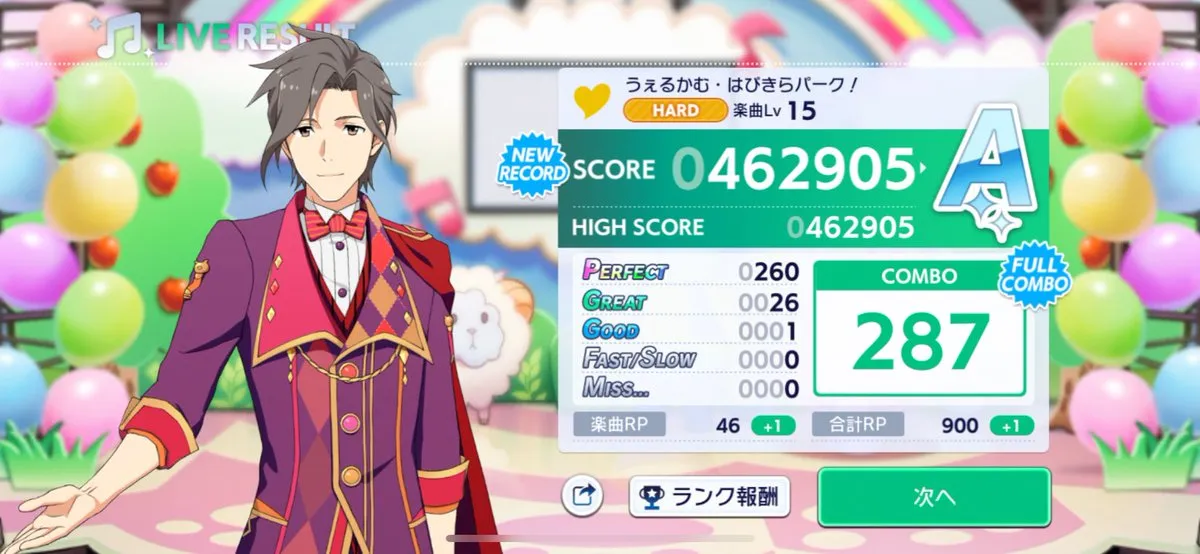Open the ランク報酬 rank rewards
Screen dimensions: 1200x554
coord(709,495)
